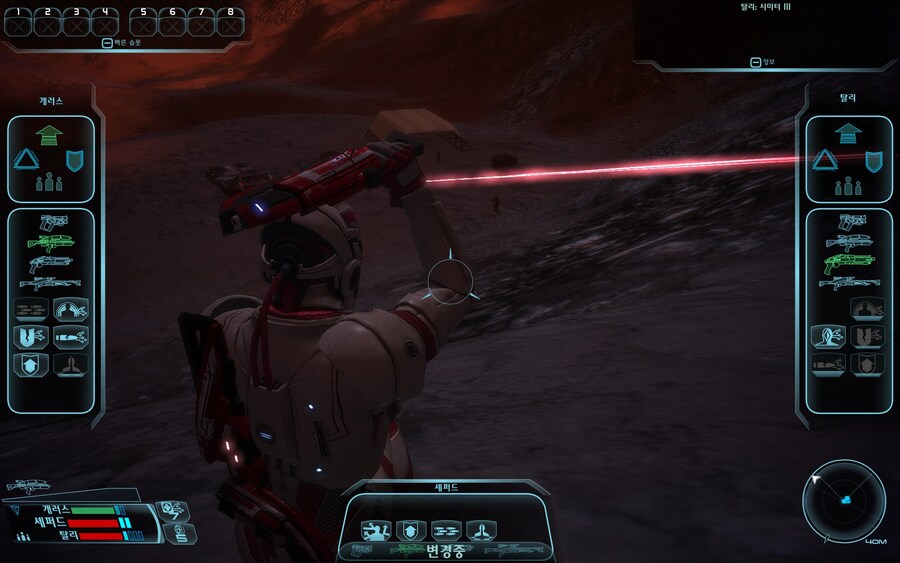
Task: Select Tali's pistol weapon
Action: tap(849, 221)
